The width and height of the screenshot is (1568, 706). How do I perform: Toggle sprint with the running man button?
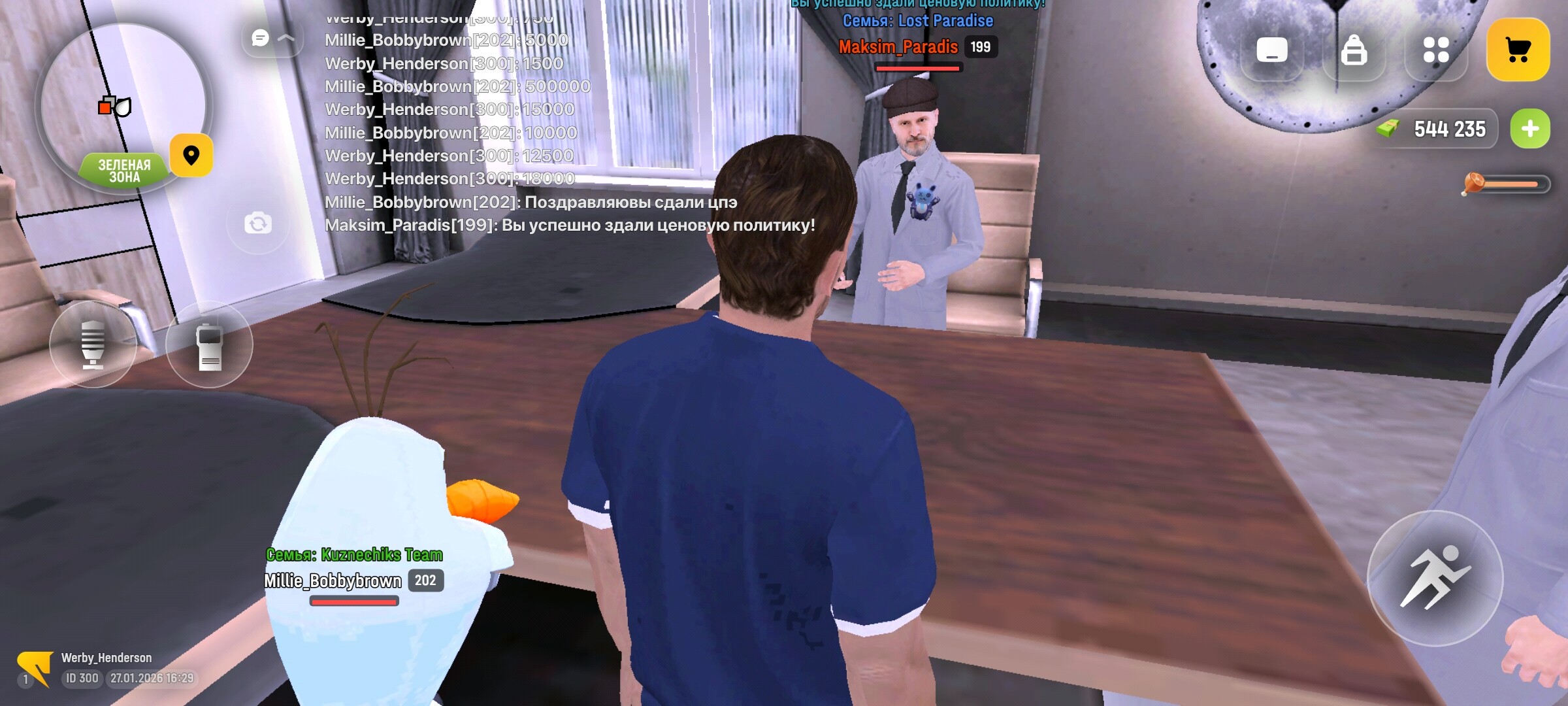click(x=1435, y=578)
